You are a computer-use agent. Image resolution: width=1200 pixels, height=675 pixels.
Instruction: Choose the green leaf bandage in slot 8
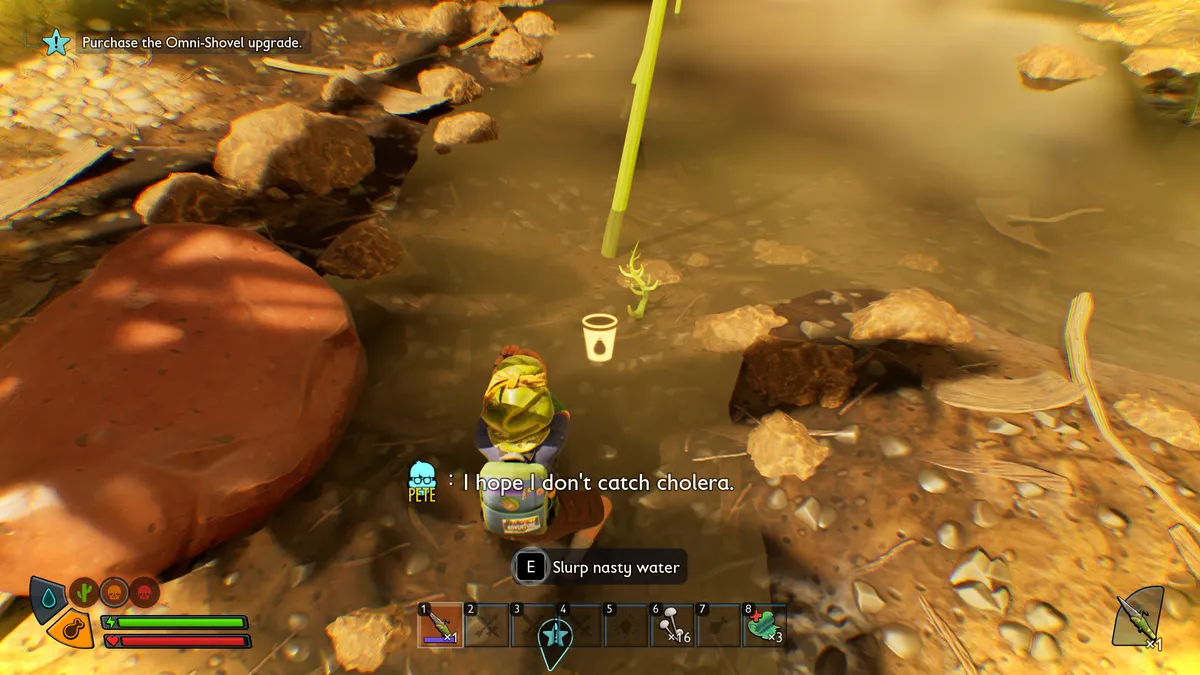pyautogui.click(x=764, y=625)
